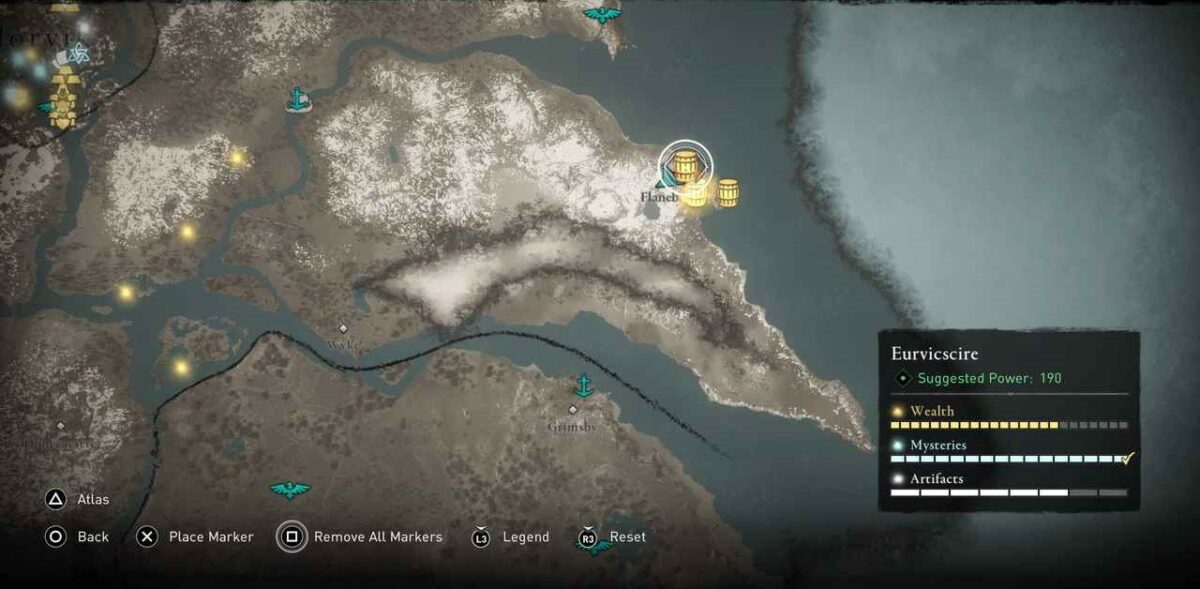Select the circled wealth barrel marker
Image resolution: width=1200 pixels, height=589 pixels.
685,166
